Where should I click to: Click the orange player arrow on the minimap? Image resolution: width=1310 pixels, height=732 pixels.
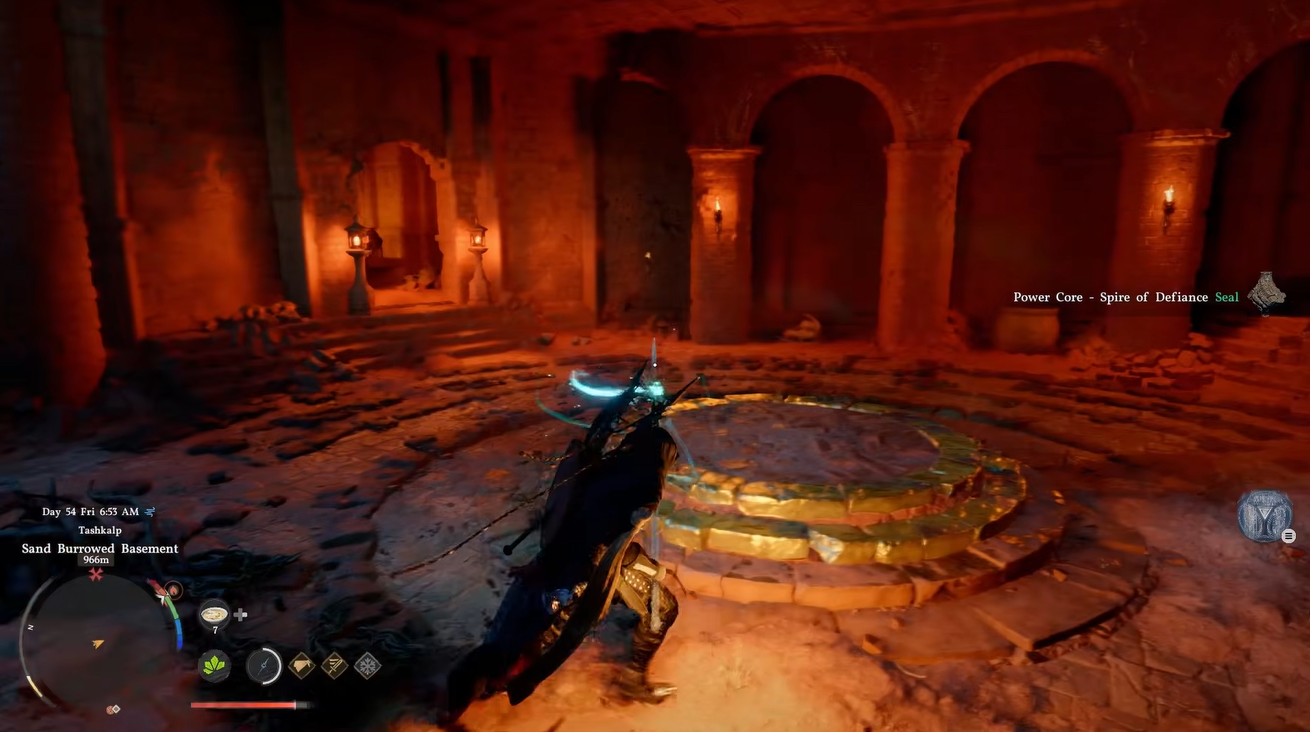click(96, 644)
